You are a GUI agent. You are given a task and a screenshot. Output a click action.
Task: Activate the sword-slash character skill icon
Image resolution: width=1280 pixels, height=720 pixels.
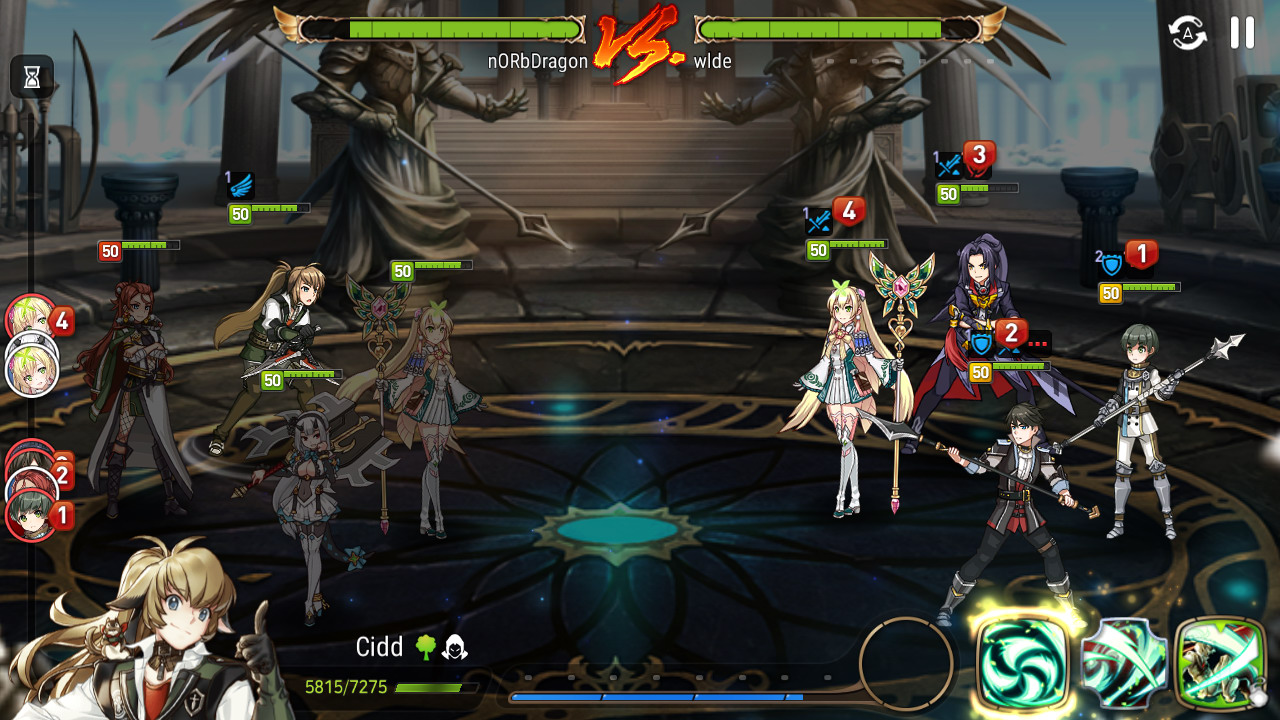click(x=1220, y=664)
